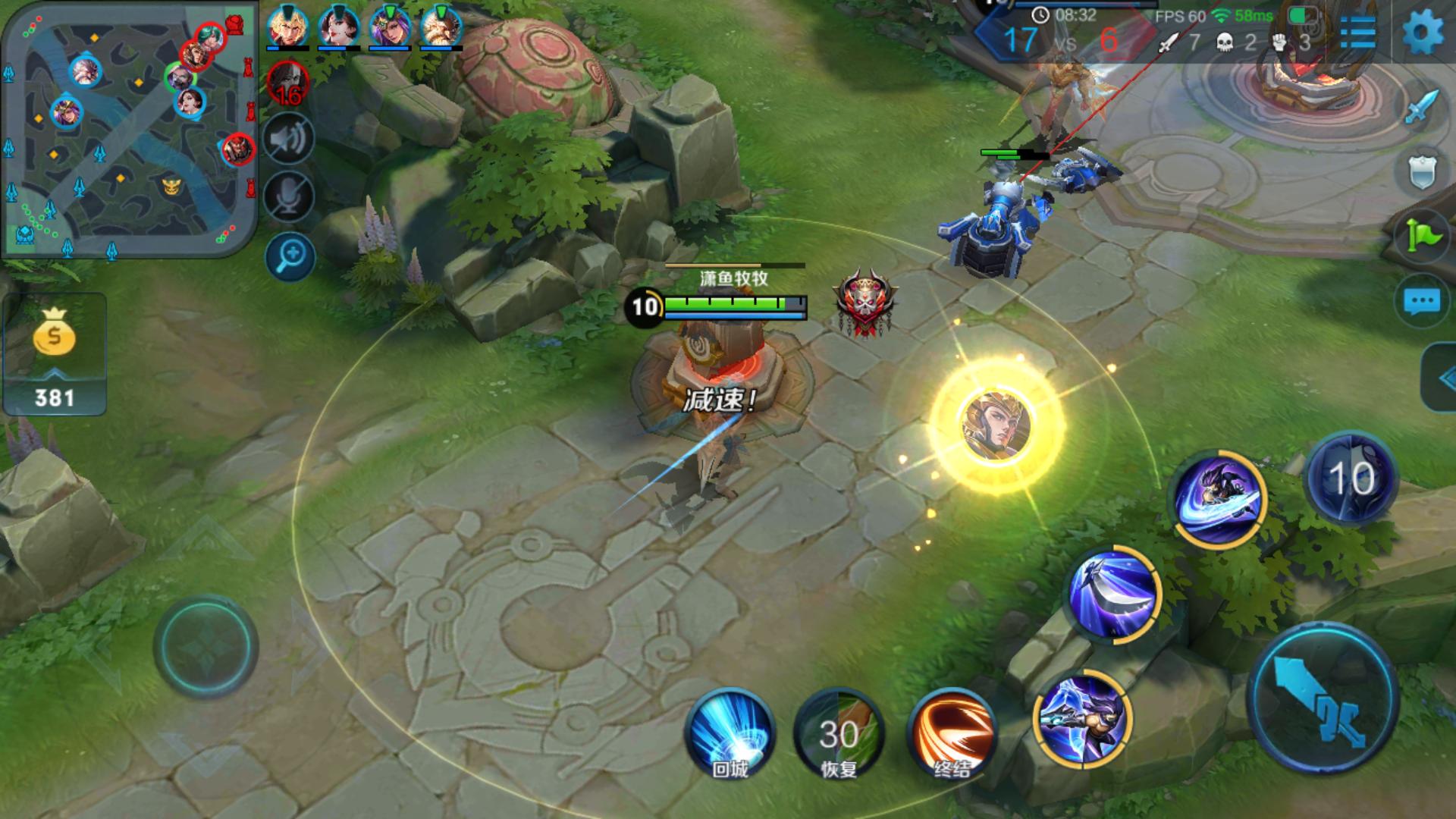Viewport: 1456px width, 819px height.
Task: Open the quick chat speech bubble
Action: click(1421, 302)
